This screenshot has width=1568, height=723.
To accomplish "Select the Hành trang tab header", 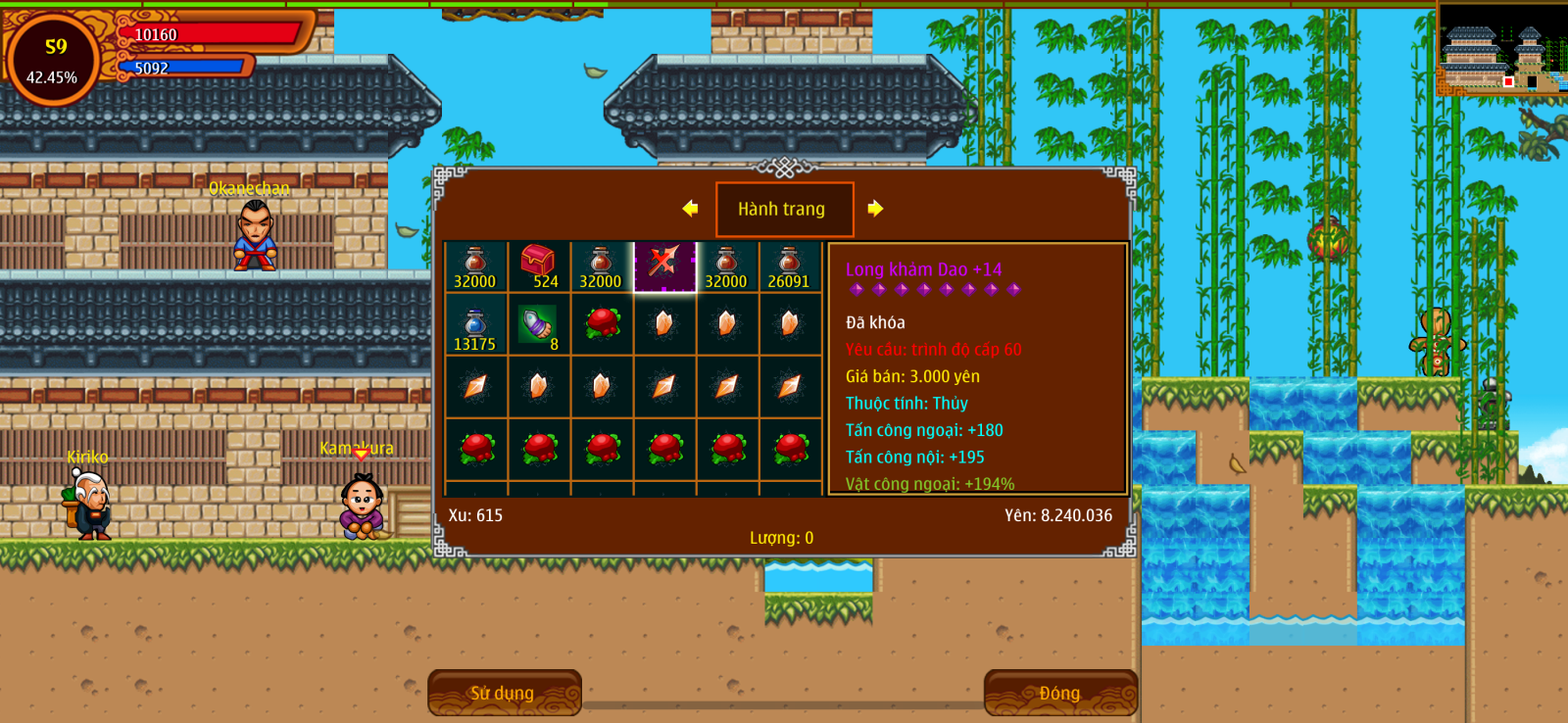I will 784,209.
